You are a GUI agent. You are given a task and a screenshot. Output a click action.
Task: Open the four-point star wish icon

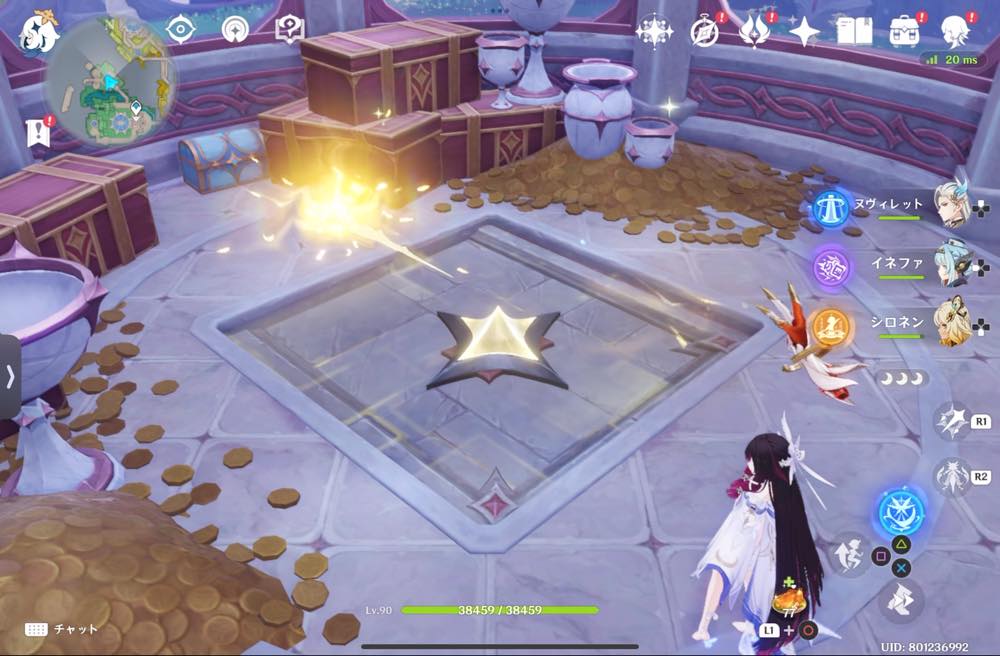coord(804,31)
